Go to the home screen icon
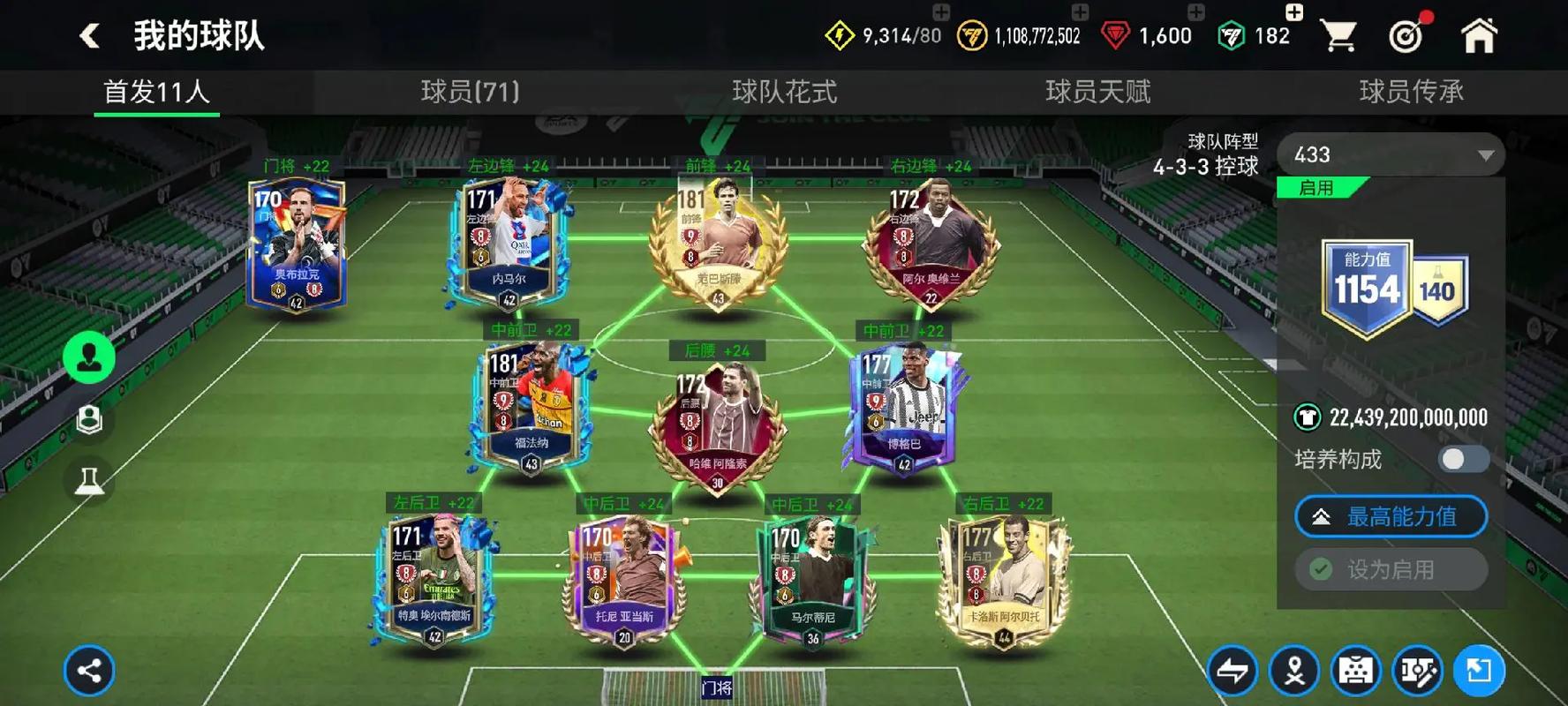 [1477, 34]
